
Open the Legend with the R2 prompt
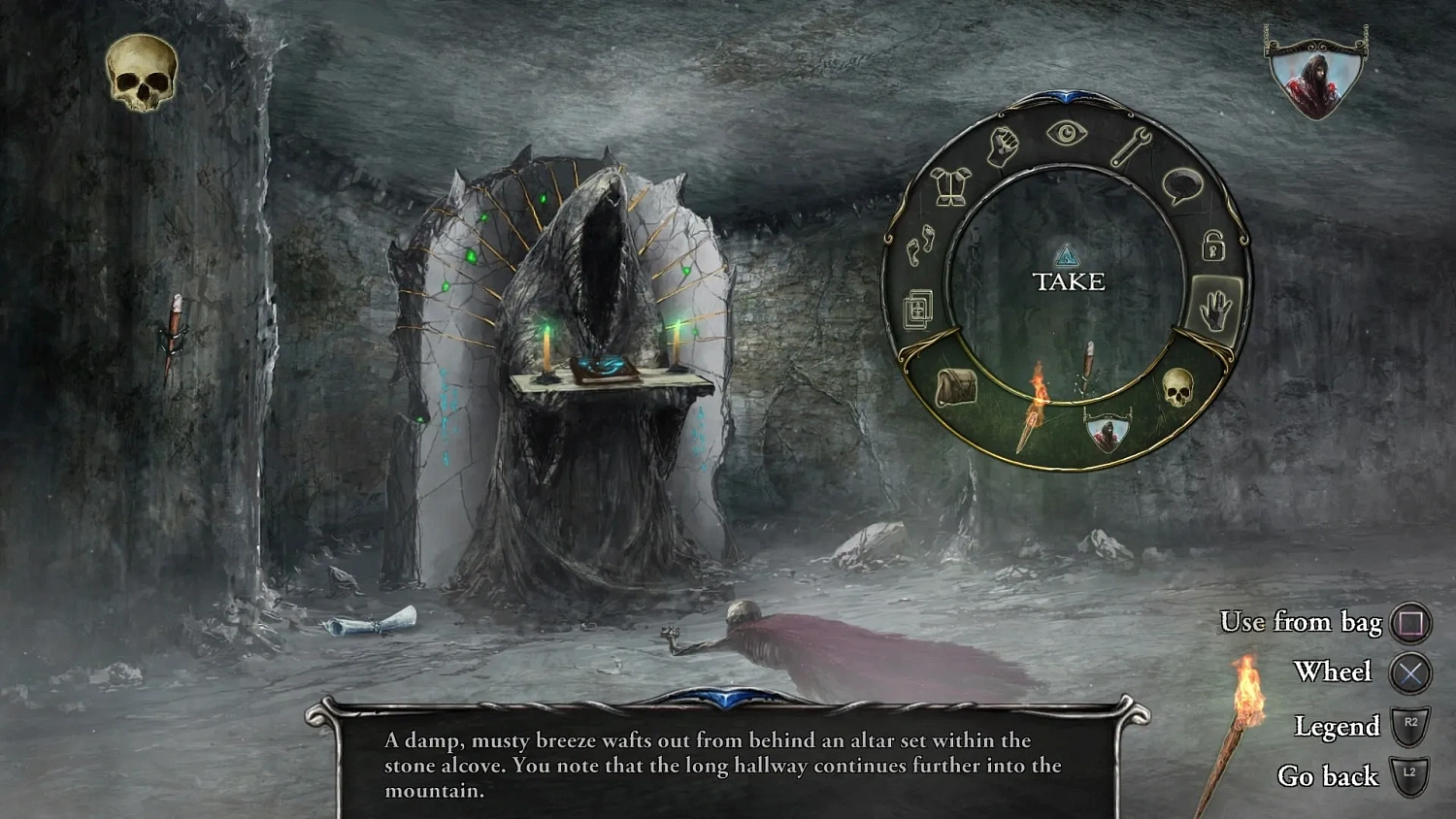point(1409,725)
